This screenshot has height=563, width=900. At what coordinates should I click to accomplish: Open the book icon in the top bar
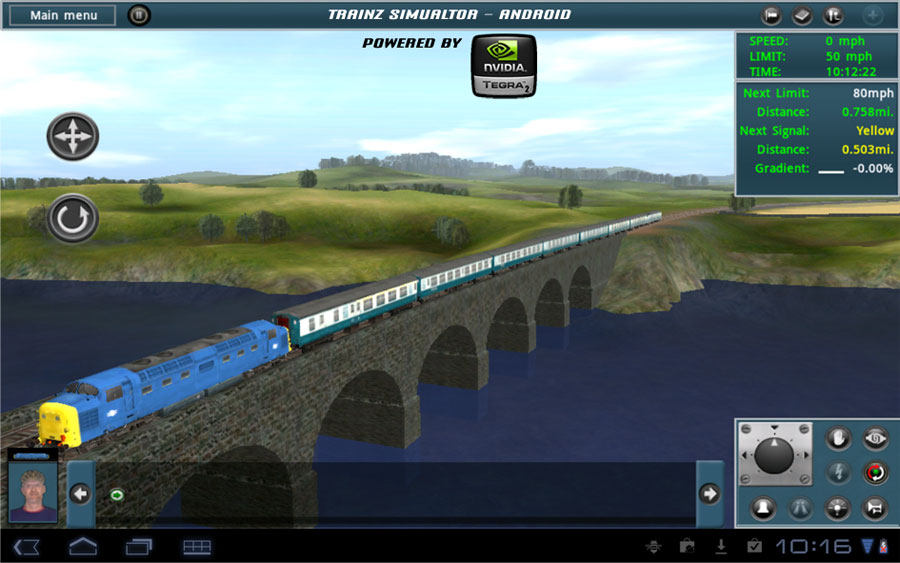click(802, 16)
